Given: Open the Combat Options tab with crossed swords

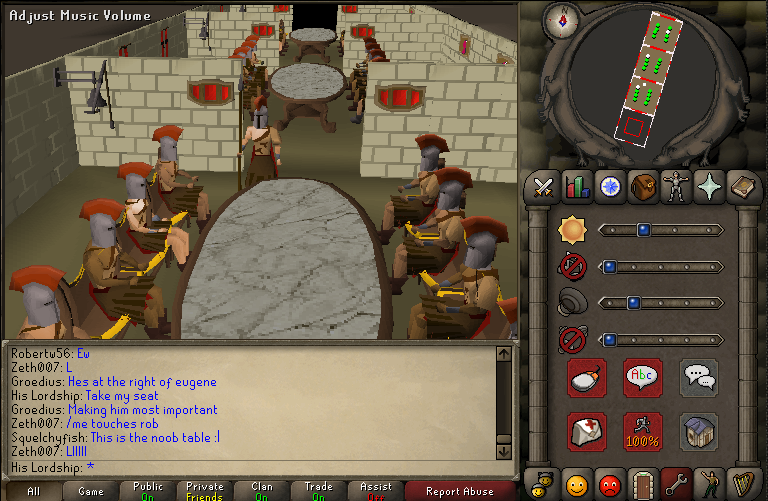Looking at the screenshot, I should coord(543,187).
